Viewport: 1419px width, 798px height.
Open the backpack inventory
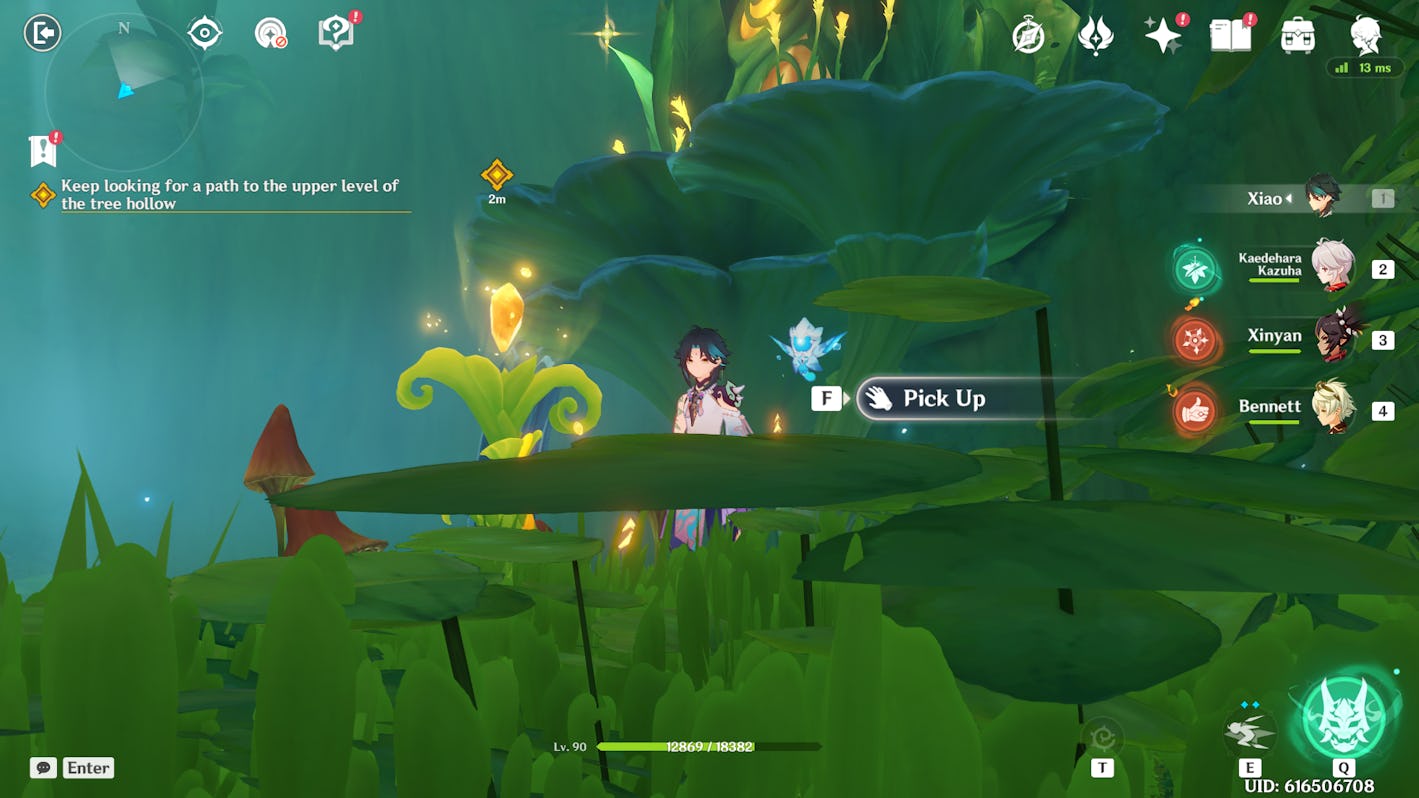point(1297,36)
